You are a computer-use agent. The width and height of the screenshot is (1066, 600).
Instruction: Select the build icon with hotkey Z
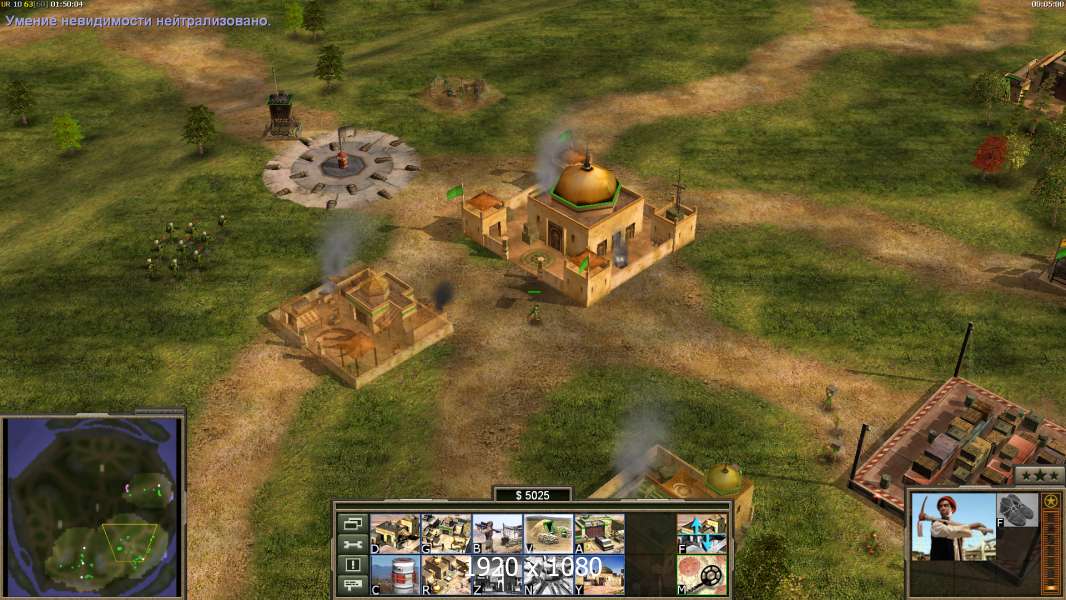pos(497,574)
